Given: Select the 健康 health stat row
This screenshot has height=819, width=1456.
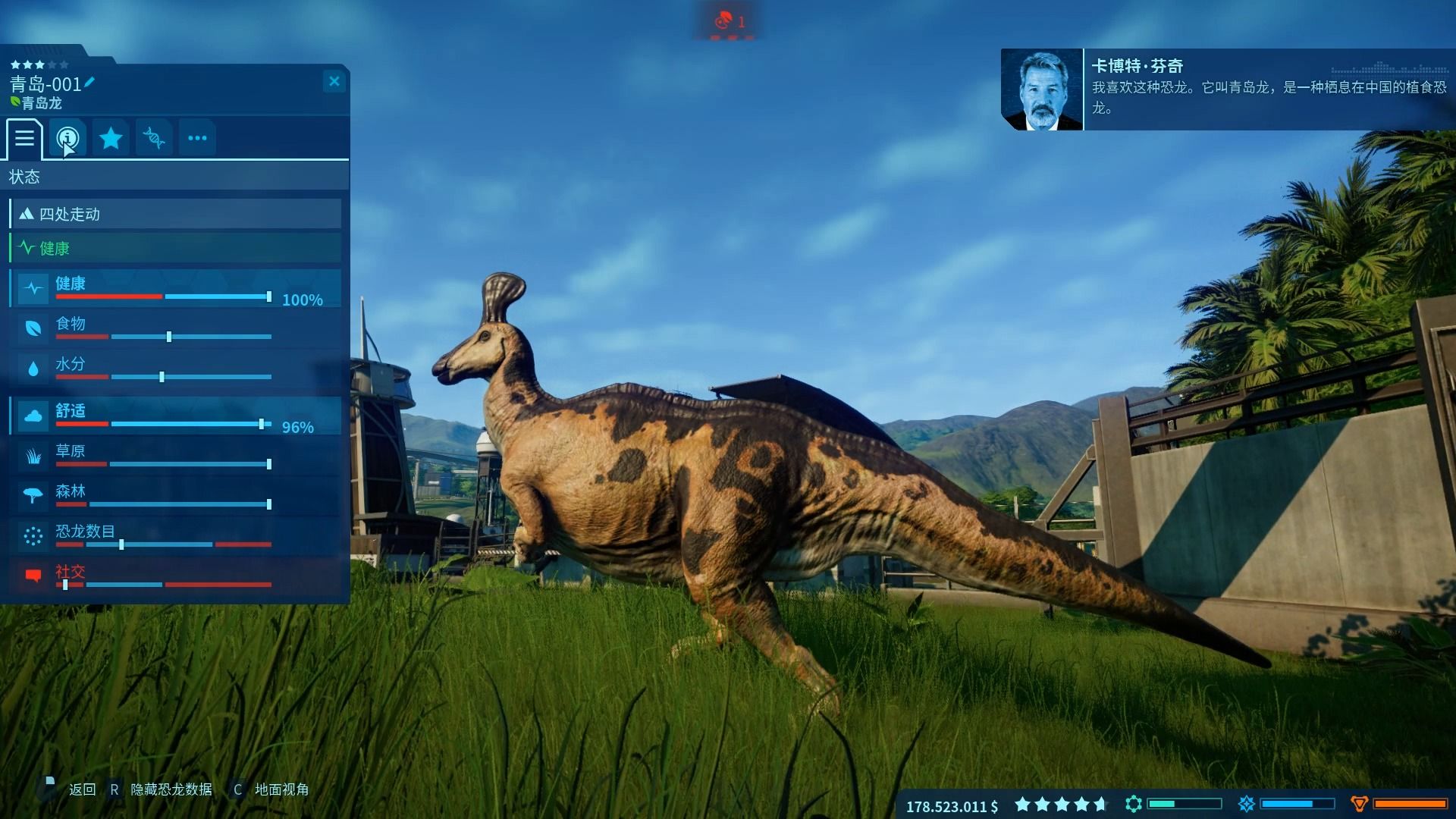Looking at the screenshot, I should (175, 288).
